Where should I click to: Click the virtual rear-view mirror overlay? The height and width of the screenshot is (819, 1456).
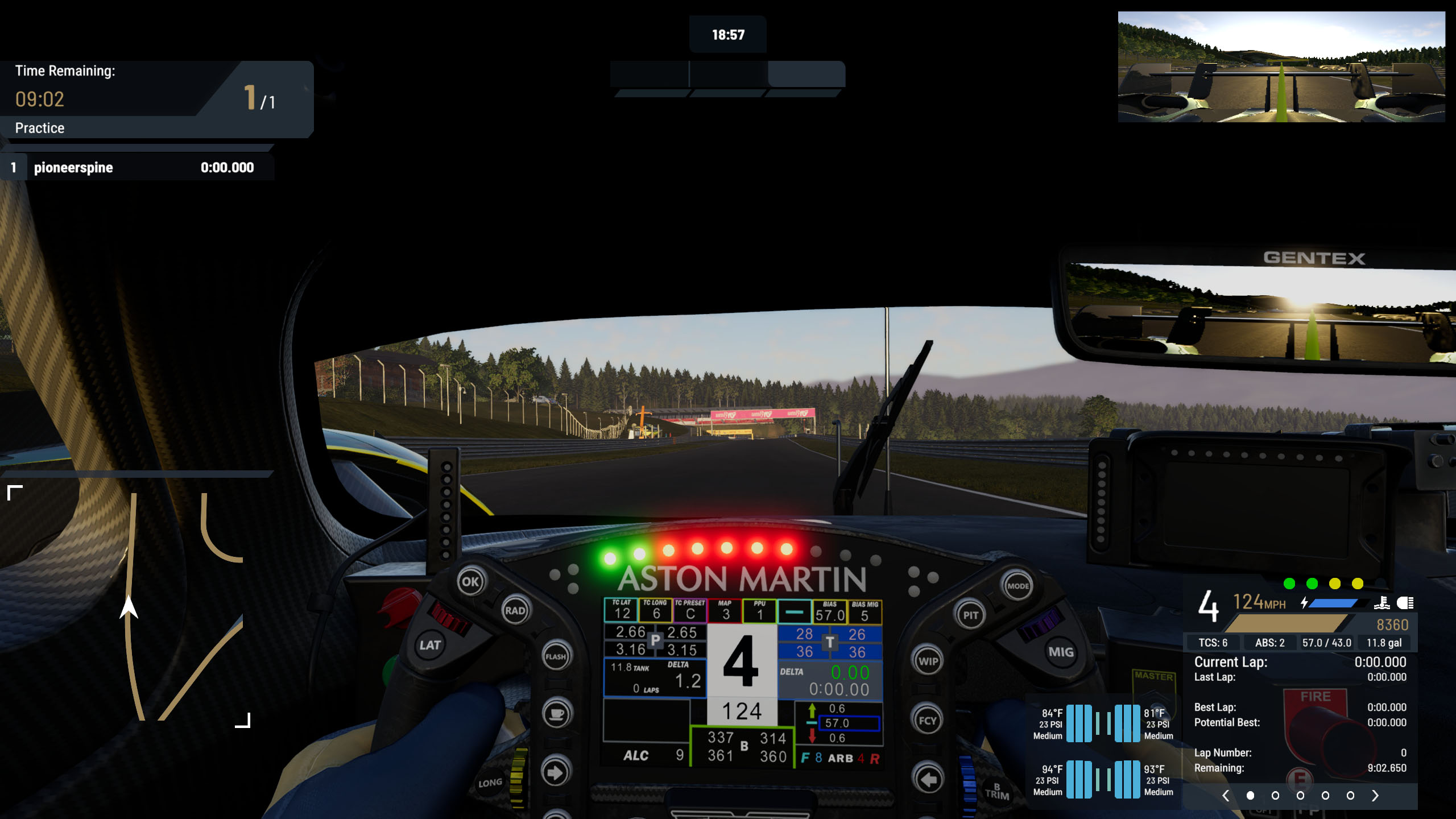[1281, 67]
